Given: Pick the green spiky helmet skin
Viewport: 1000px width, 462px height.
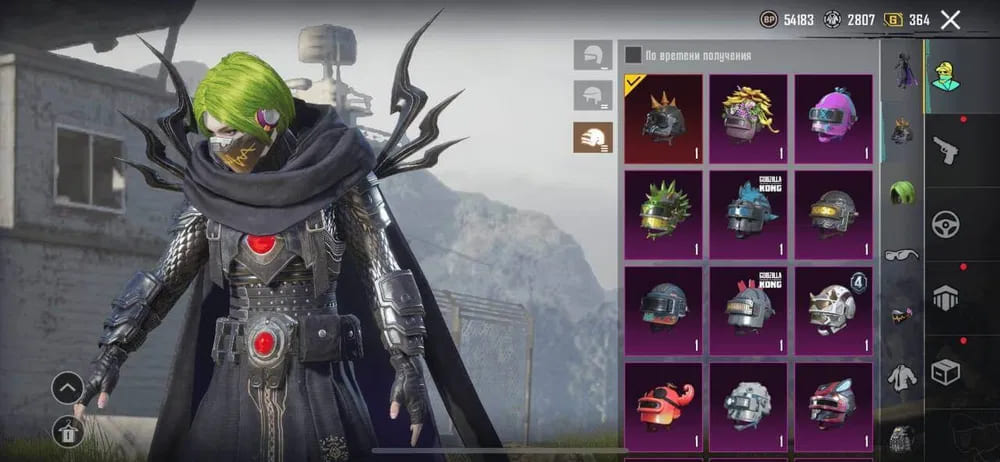Looking at the screenshot, I should (x=662, y=214).
